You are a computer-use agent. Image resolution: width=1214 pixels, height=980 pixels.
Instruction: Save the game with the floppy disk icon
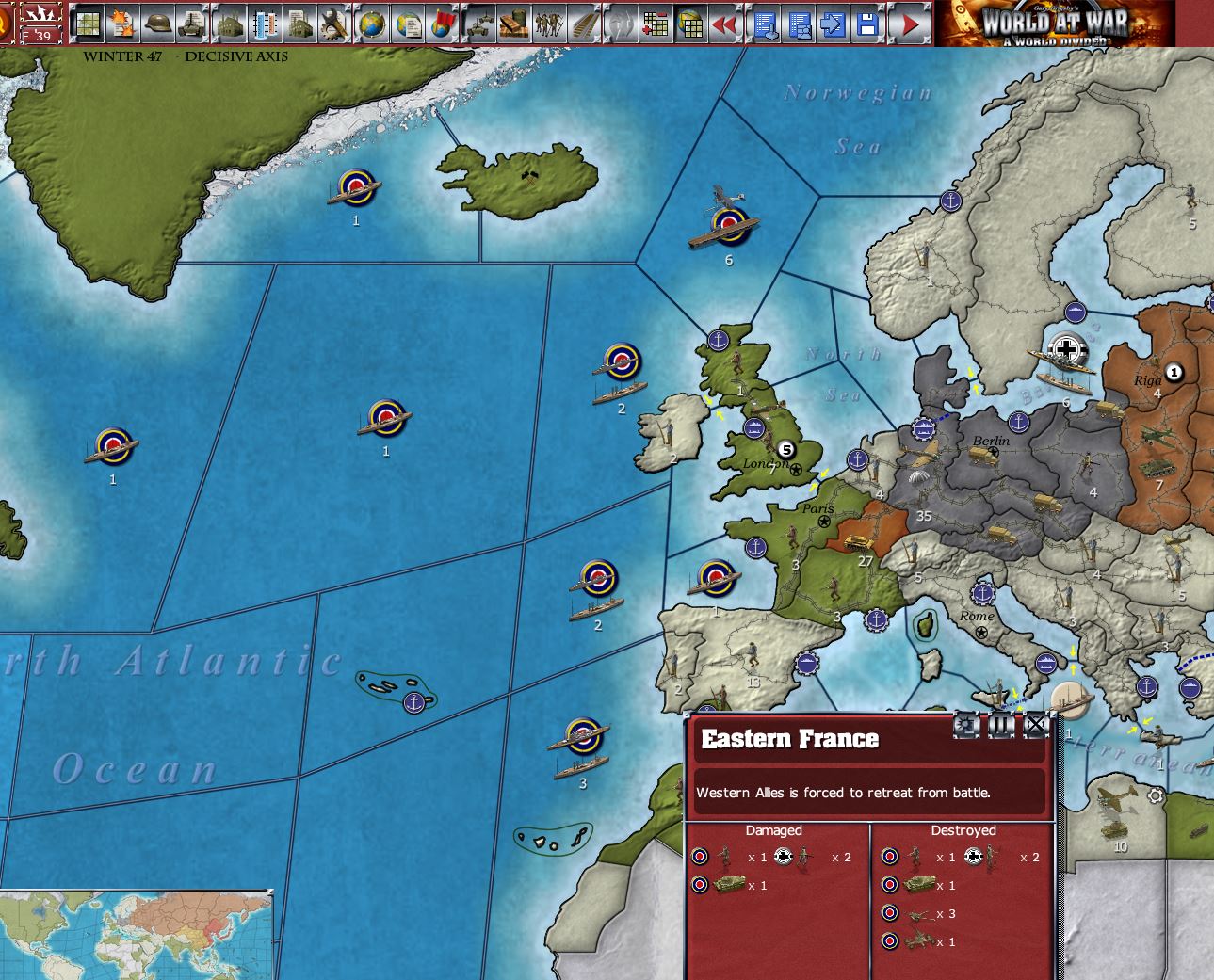point(867,24)
